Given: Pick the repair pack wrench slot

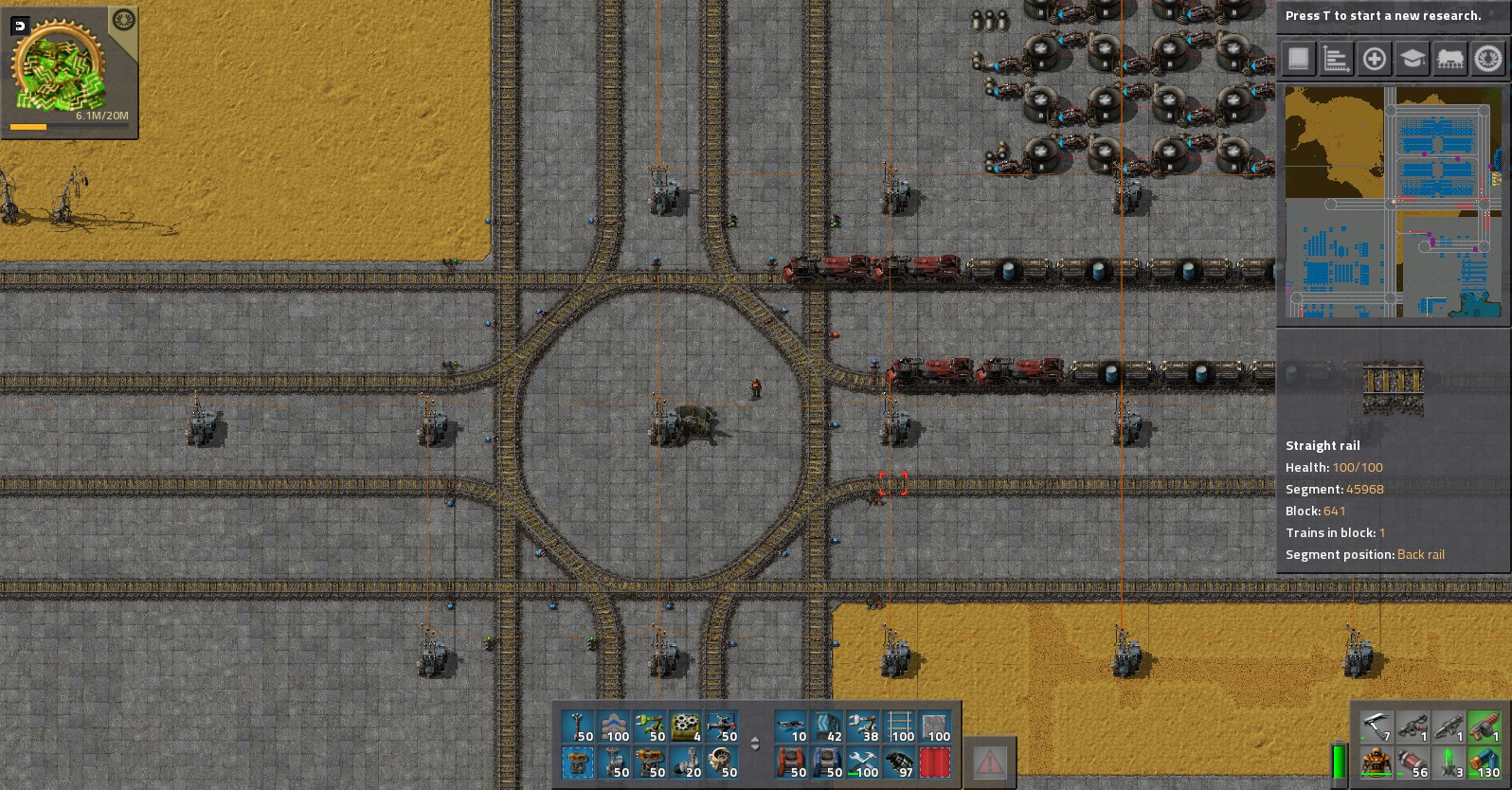Looking at the screenshot, I should (x=863, y=763).
